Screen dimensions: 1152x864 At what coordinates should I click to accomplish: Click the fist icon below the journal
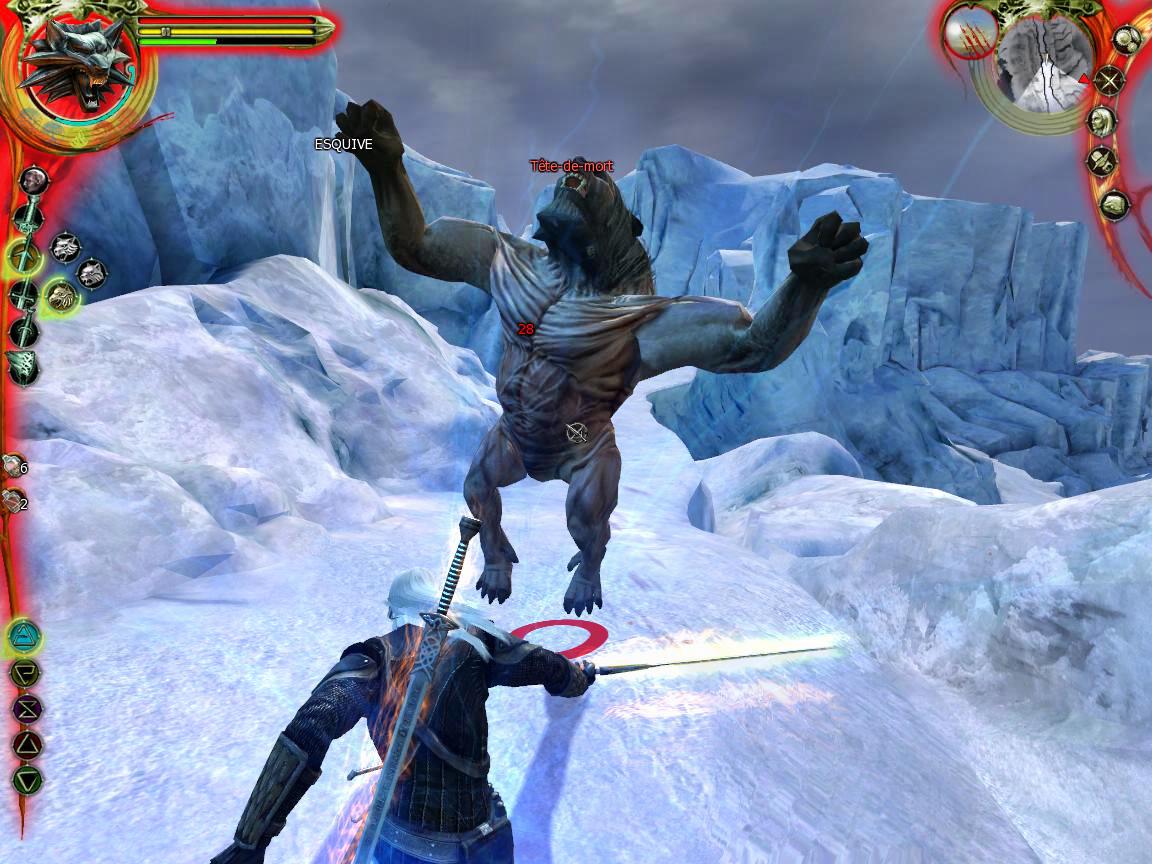[1114, 206]
